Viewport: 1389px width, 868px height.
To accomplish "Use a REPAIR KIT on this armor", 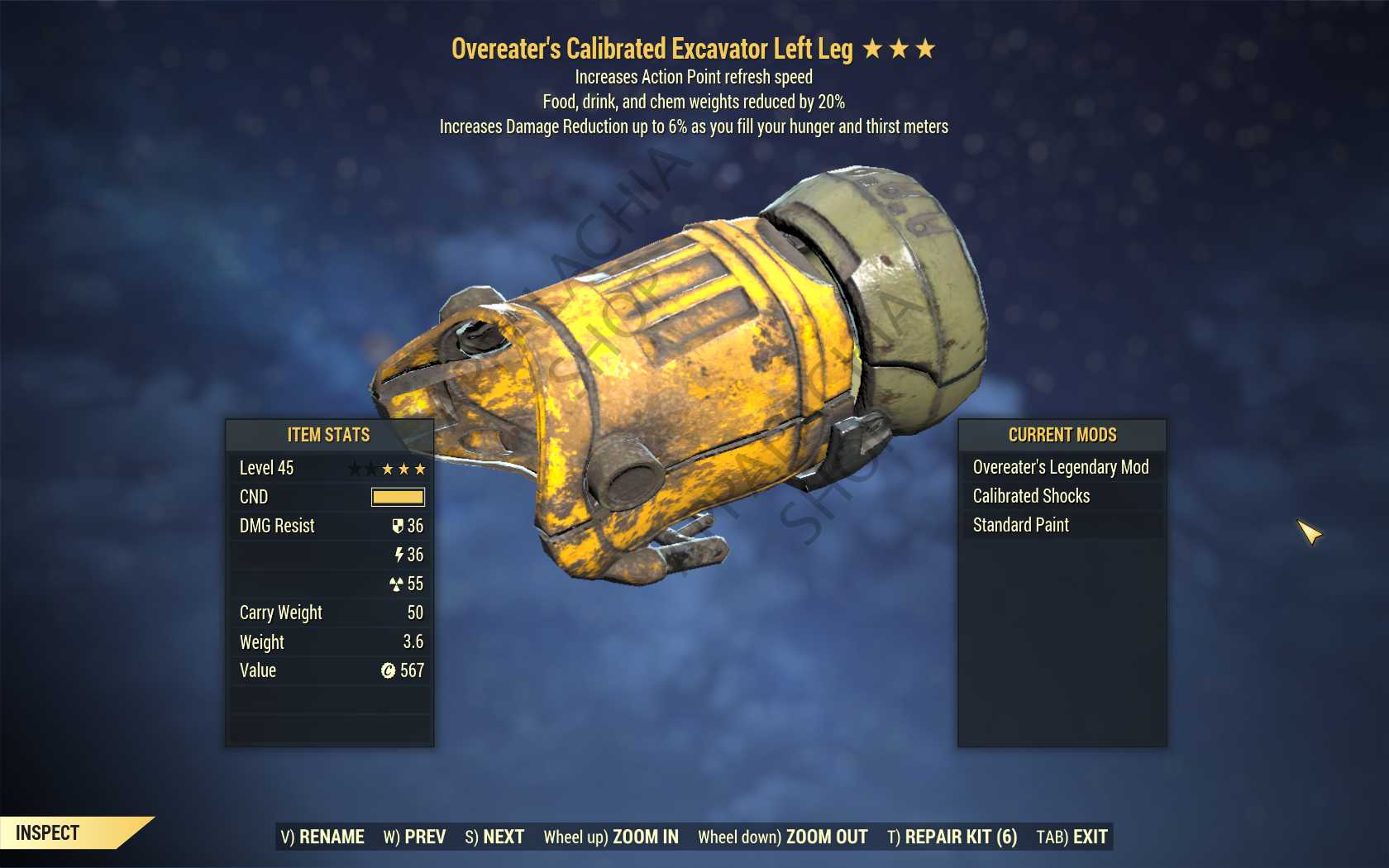I will click(x=952, y=837).
